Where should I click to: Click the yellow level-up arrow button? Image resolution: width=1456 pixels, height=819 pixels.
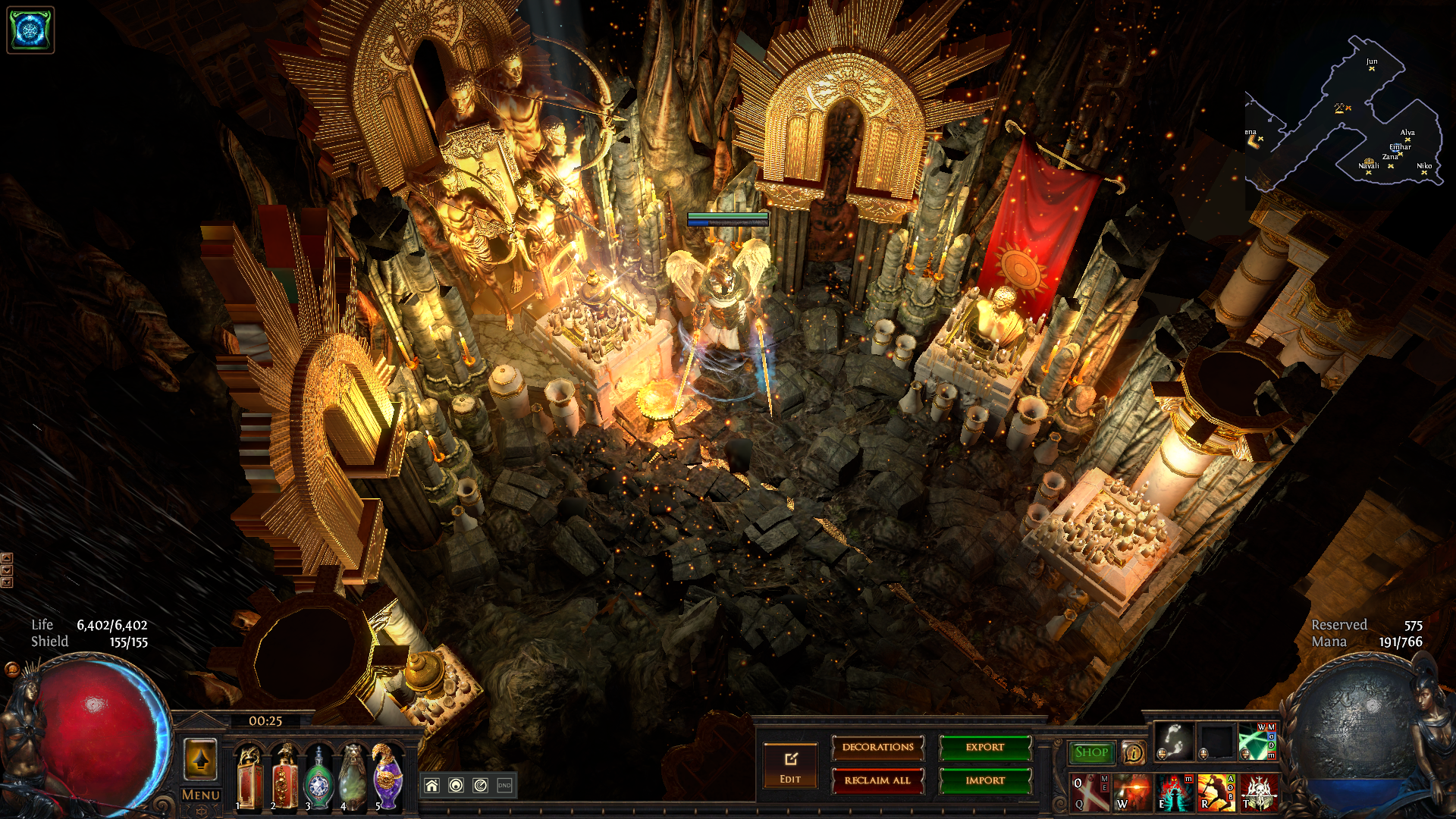tap(201, 759)
